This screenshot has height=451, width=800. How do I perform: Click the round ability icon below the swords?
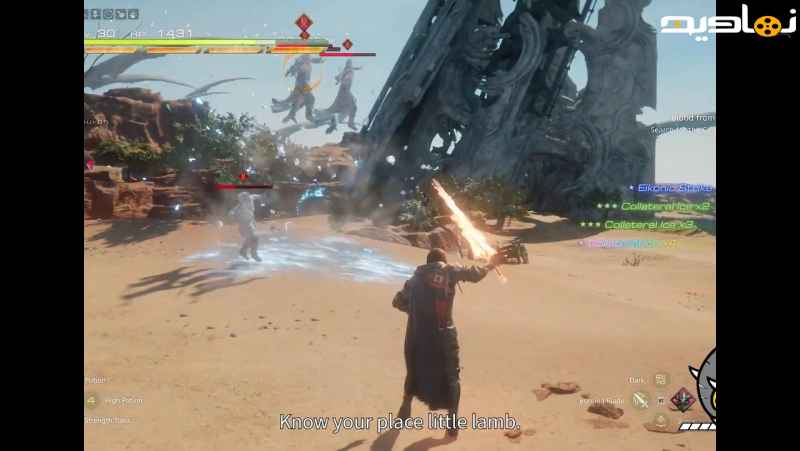(661, 422)
